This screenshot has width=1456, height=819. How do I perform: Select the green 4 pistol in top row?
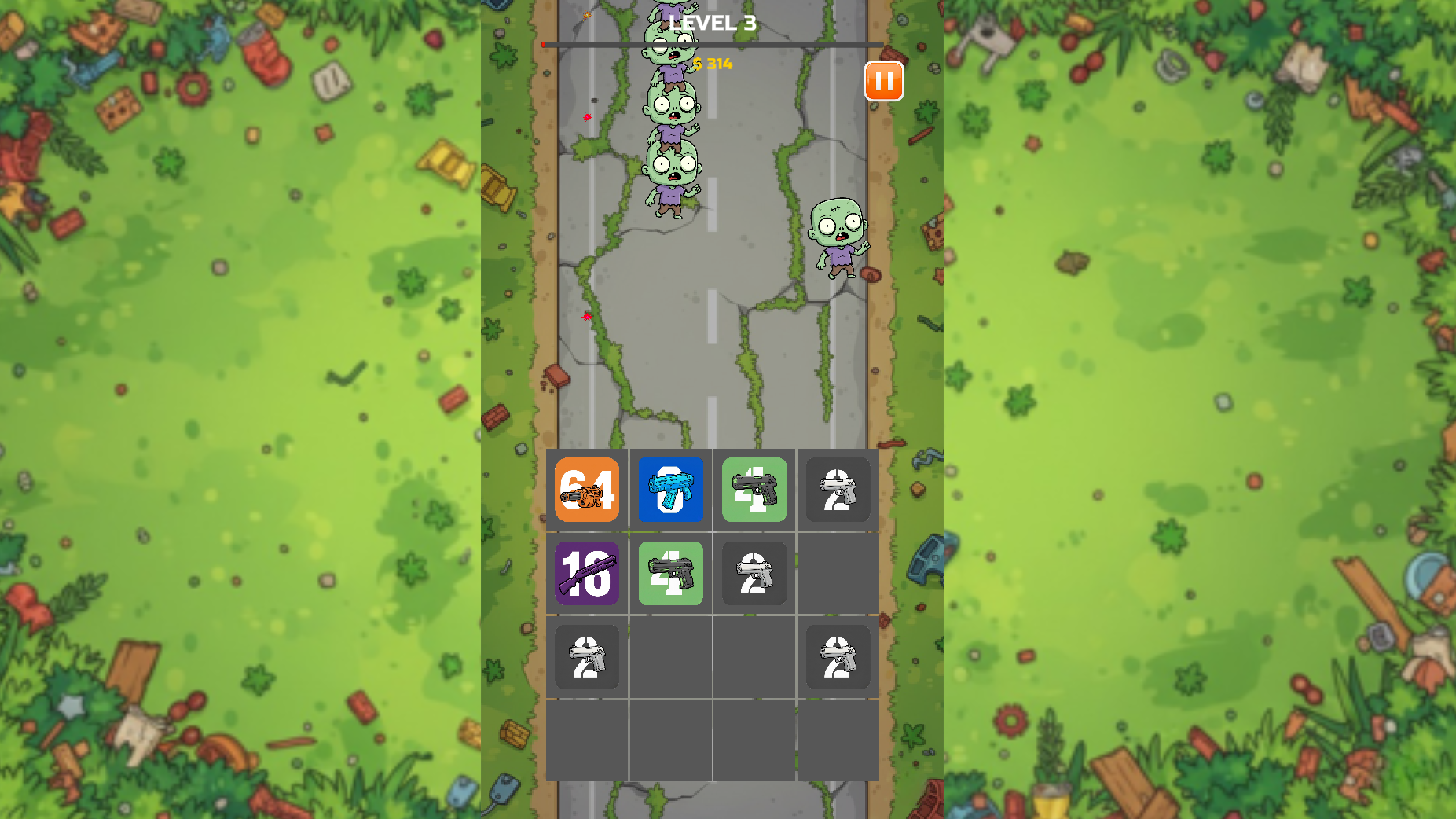coord(754,490)
